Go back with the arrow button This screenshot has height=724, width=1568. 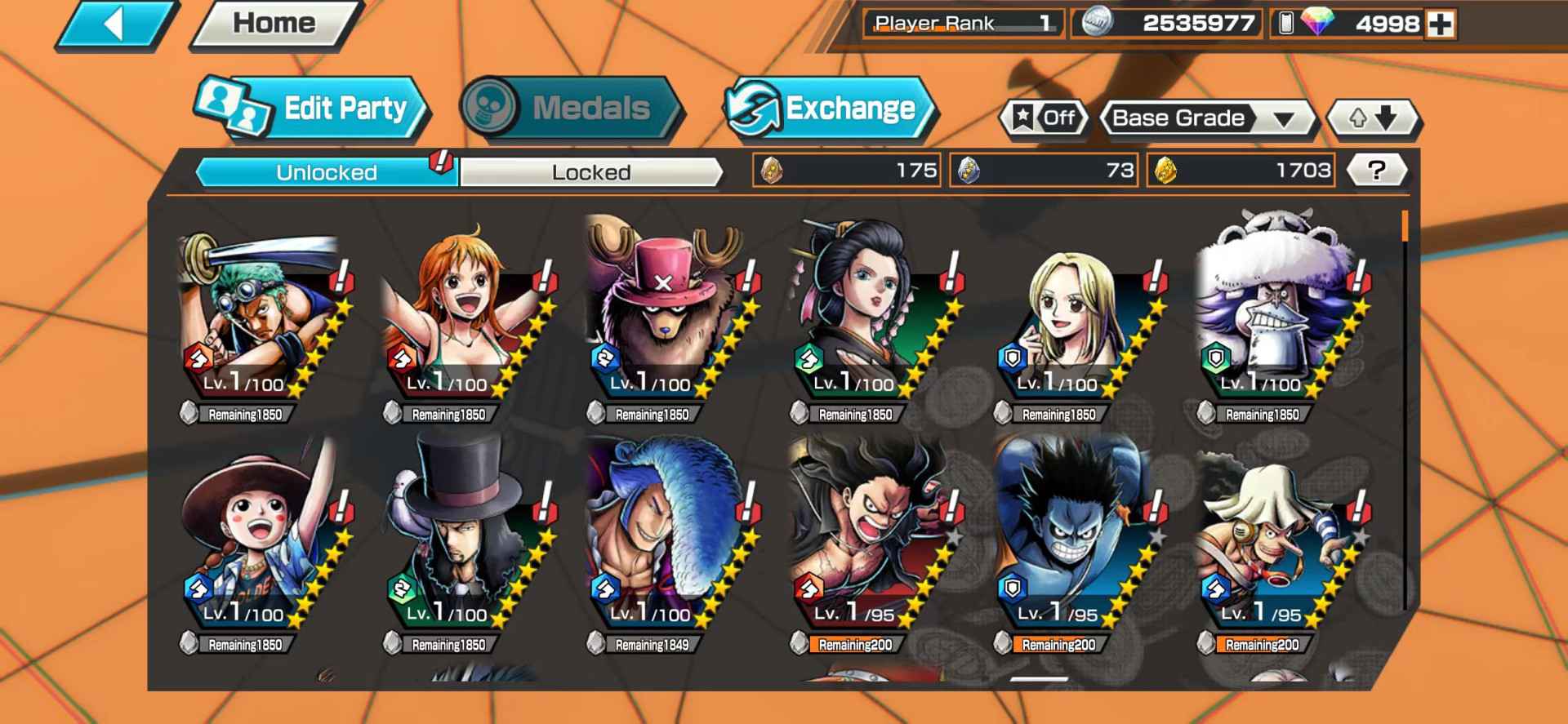pyautogui.click(x=117, y=24)
